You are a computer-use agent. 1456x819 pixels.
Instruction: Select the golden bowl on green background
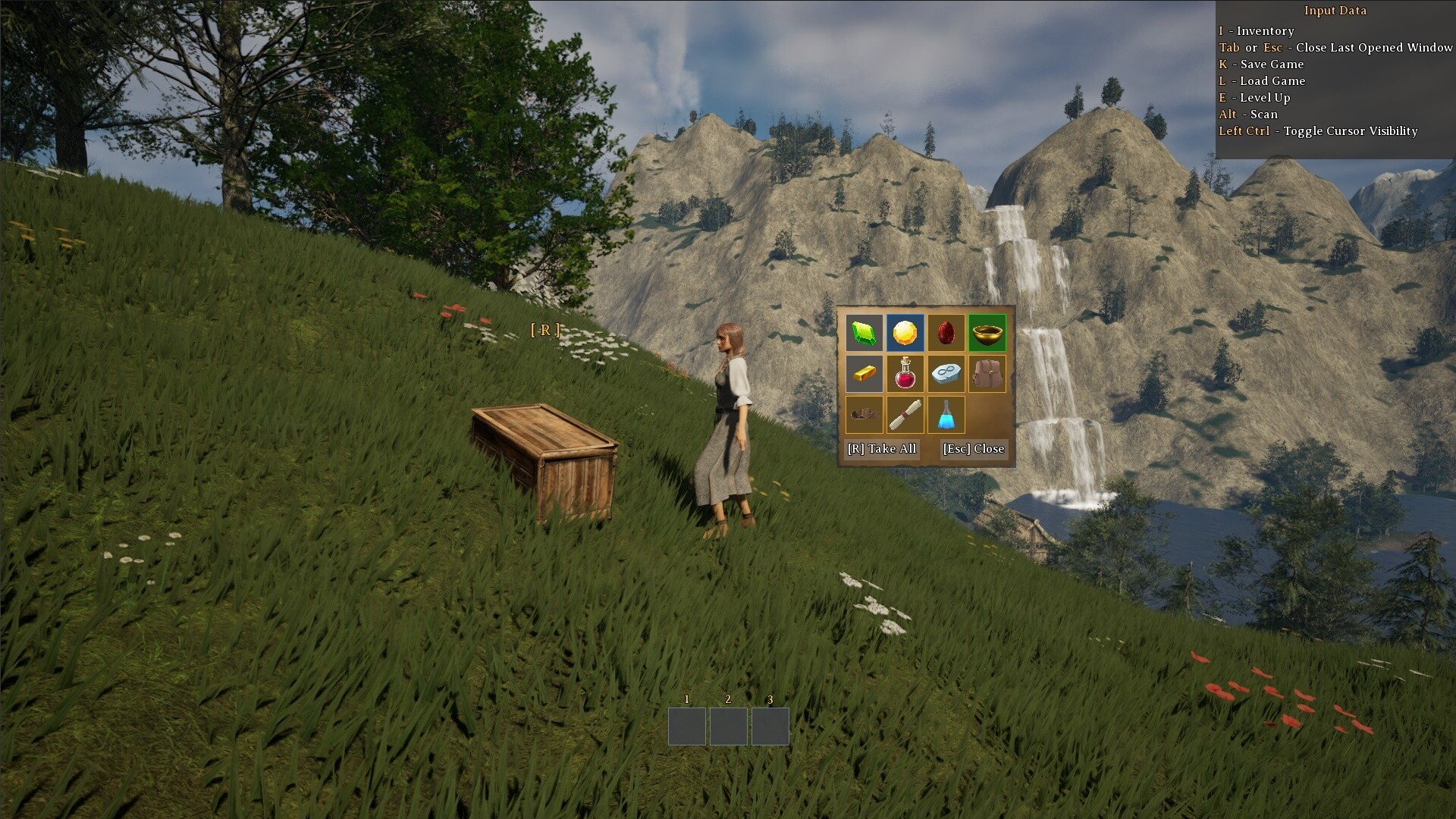tap(987, 332)
